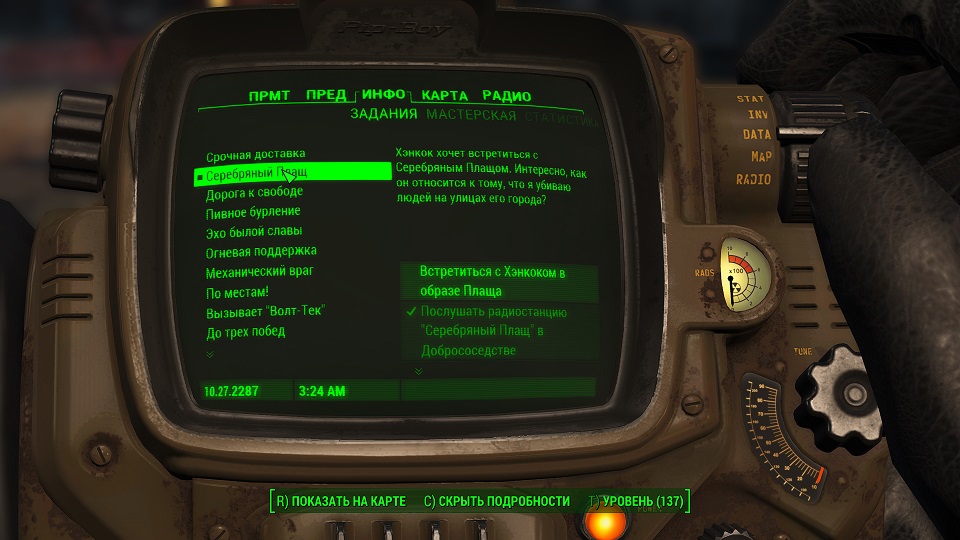The height and width of the screenshot is (540, 960).
Task: Pick the Пивное бурление quest
Action: pos(253,212)
